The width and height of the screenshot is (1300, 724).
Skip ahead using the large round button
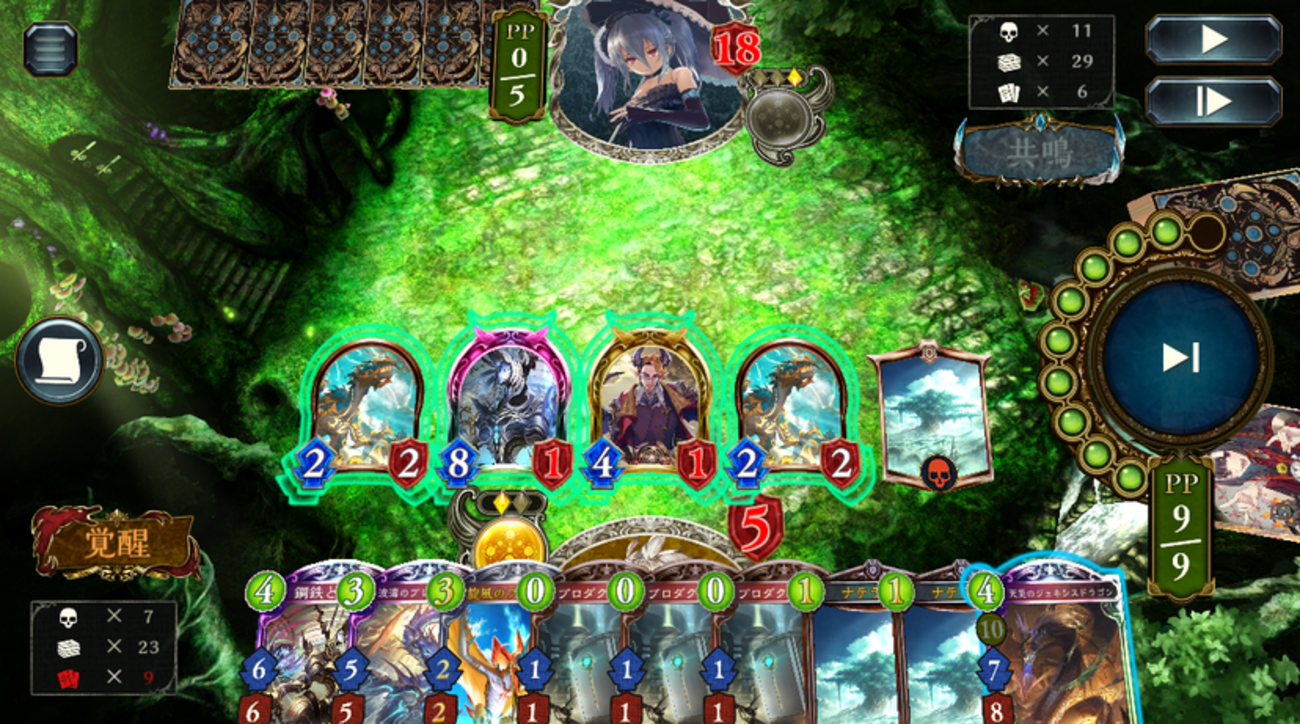(x=1180, y=358)
